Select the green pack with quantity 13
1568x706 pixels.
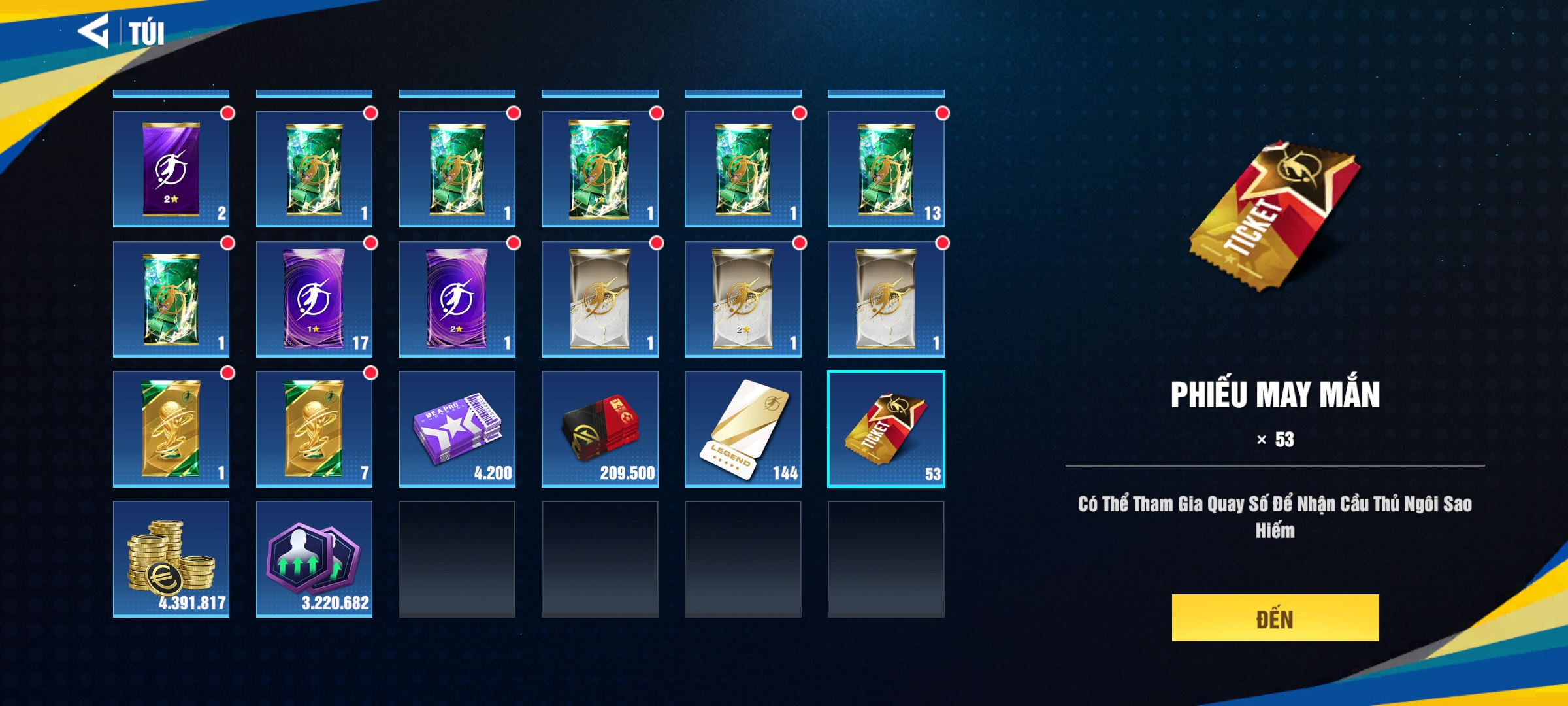pyautogui.click(x=886, y=169)
